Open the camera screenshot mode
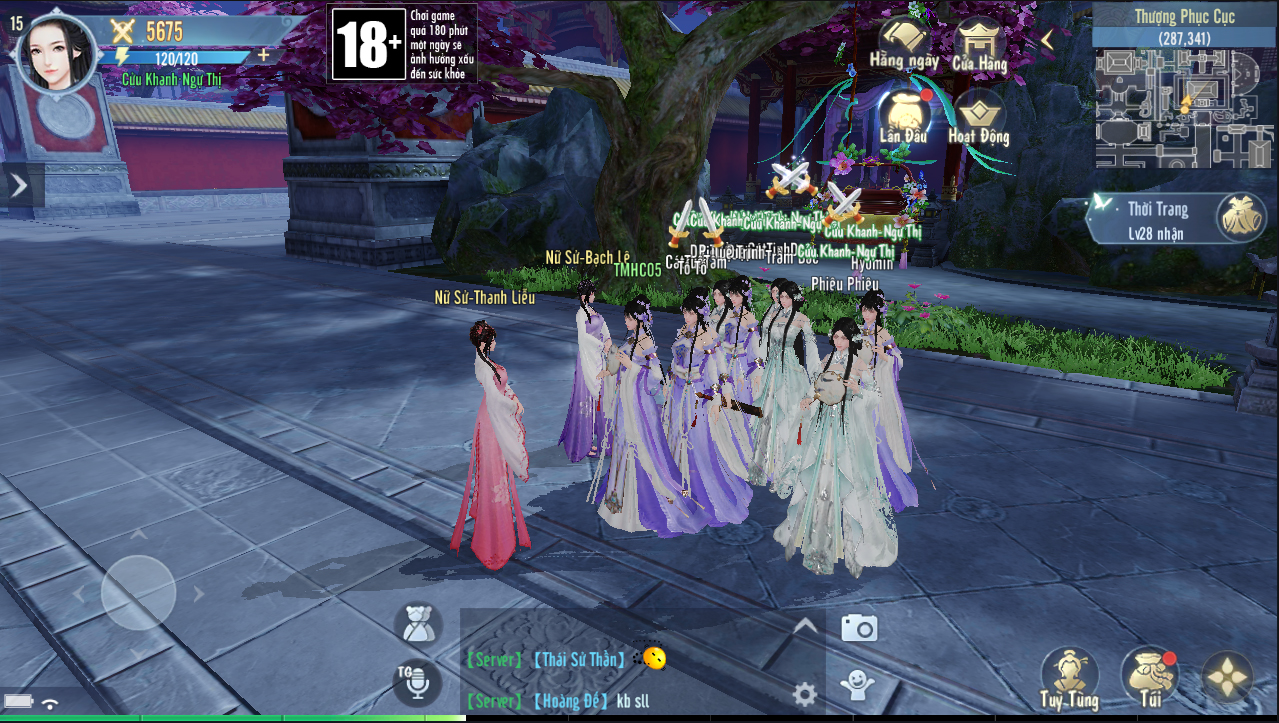Screen dimensions: 1279x723 coord(859,628)
